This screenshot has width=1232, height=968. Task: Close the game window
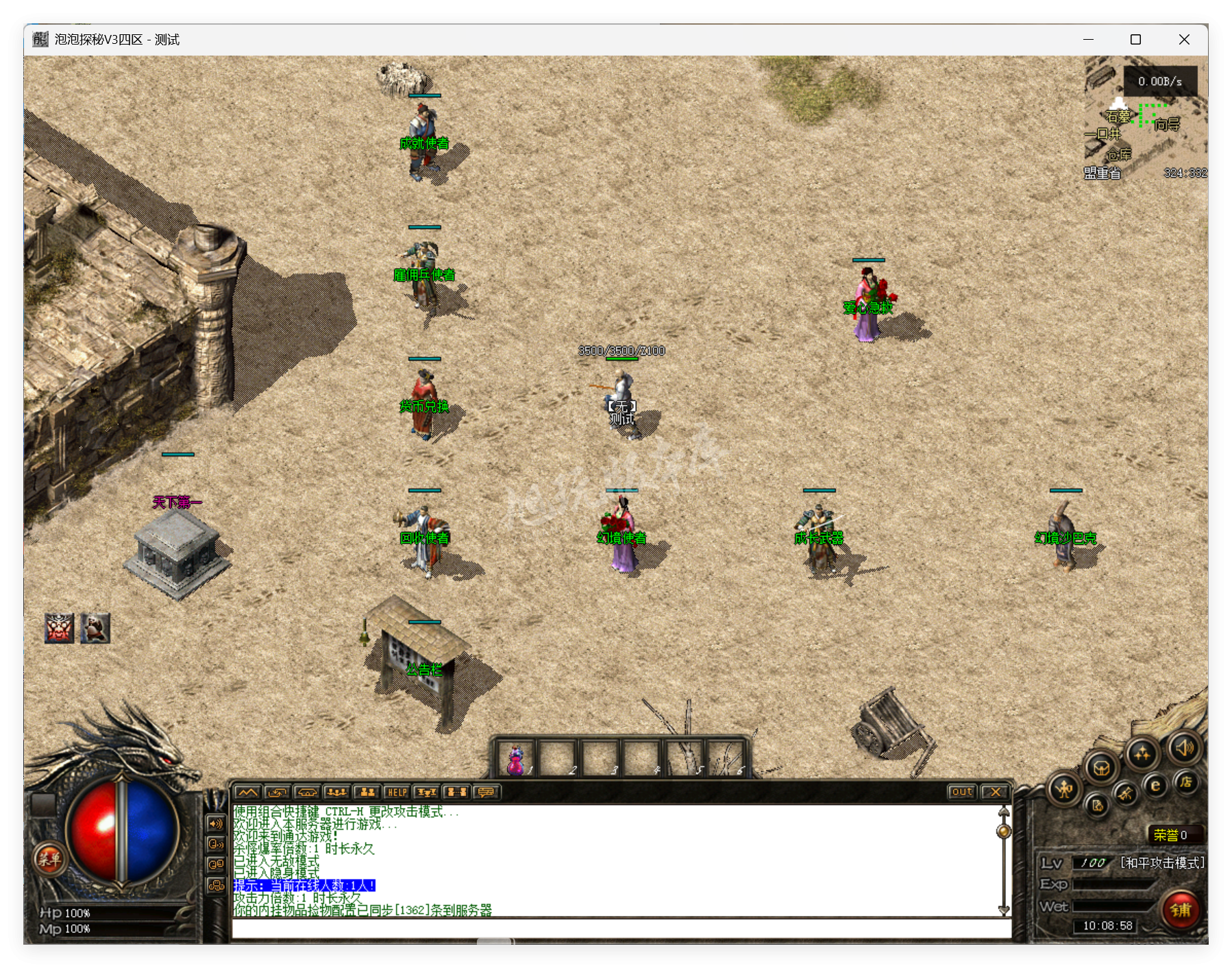point(1184,40)
